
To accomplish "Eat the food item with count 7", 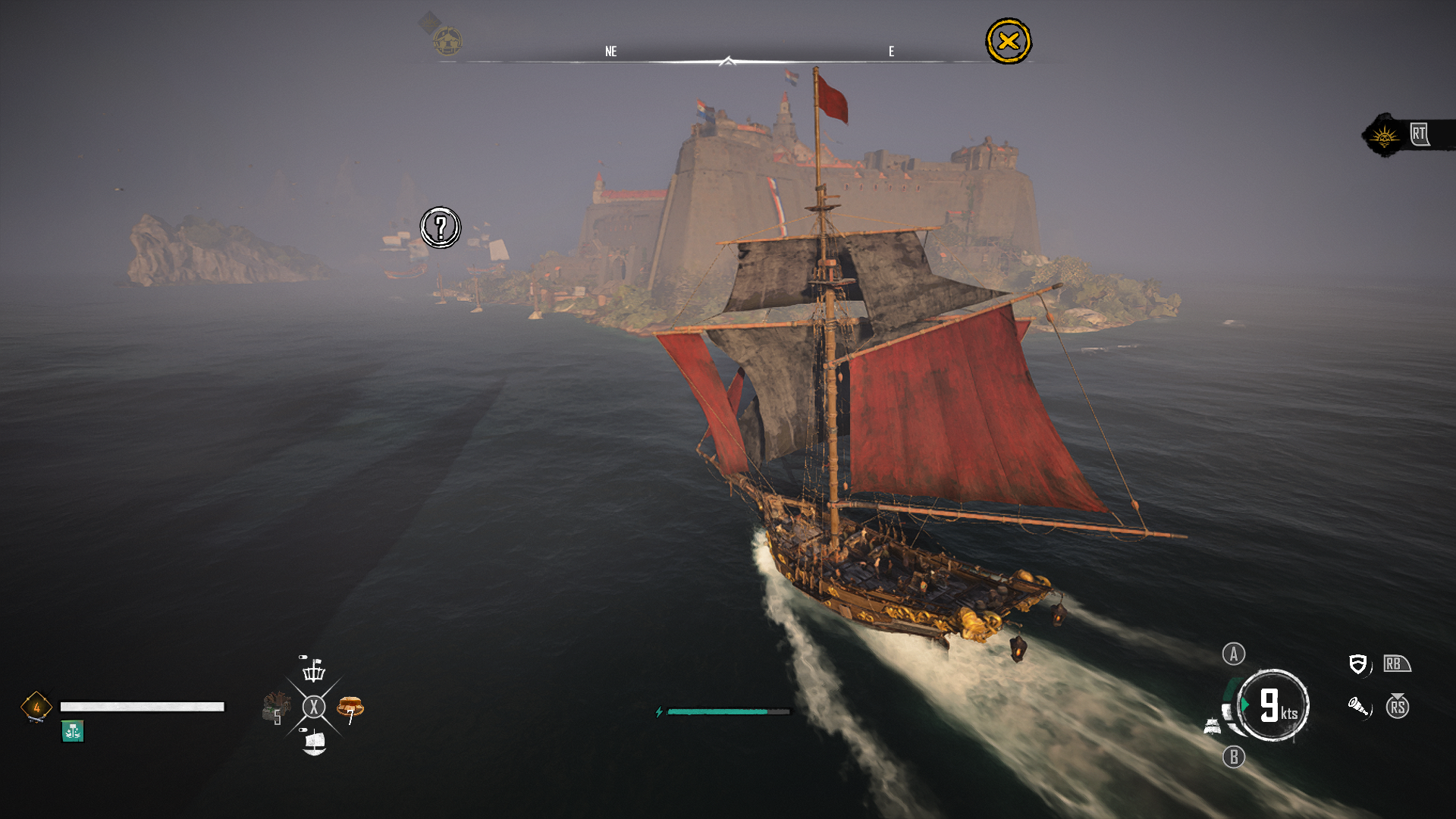I will click(x=350, y=708).
